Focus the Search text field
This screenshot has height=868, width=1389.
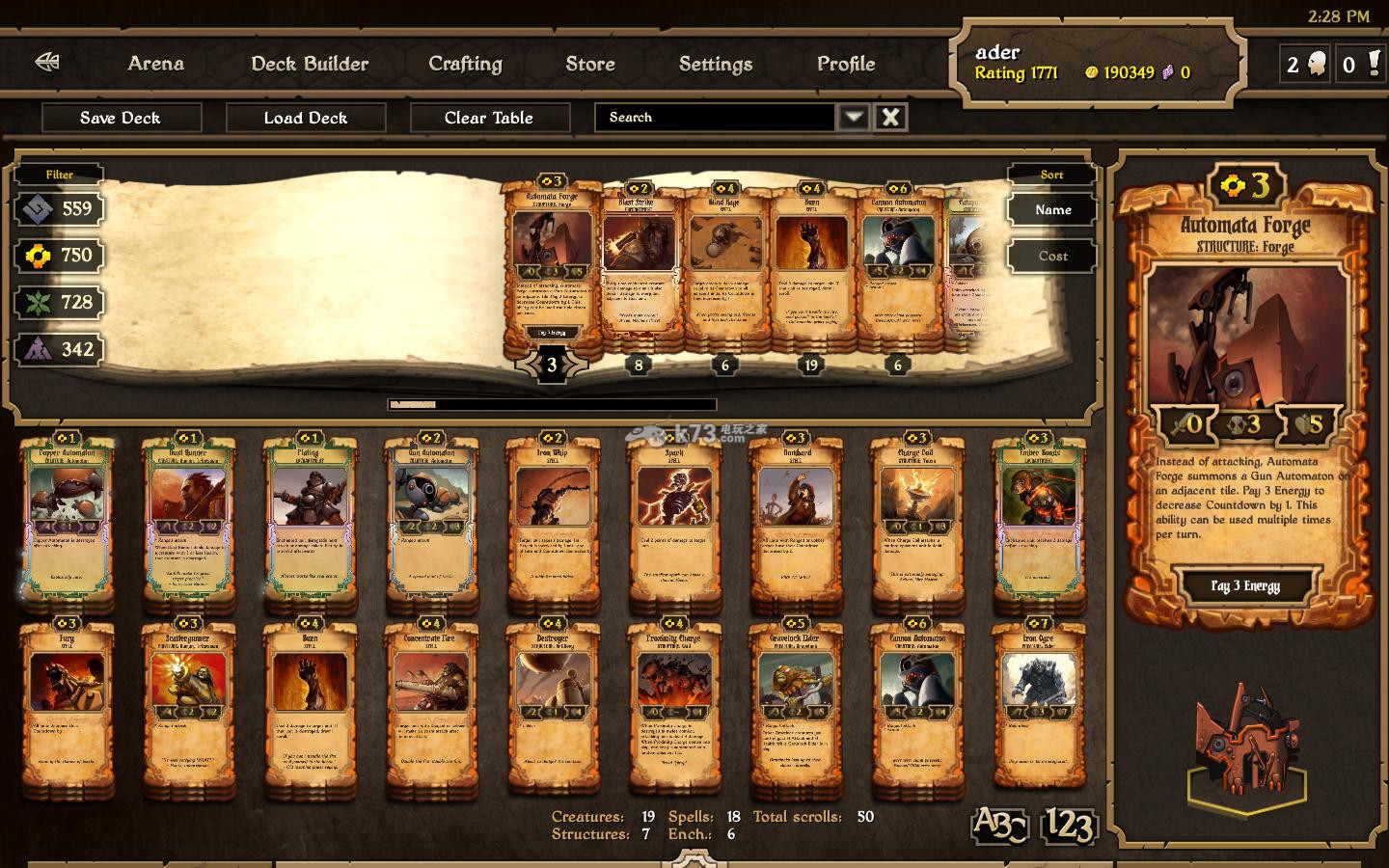point(714,118)
